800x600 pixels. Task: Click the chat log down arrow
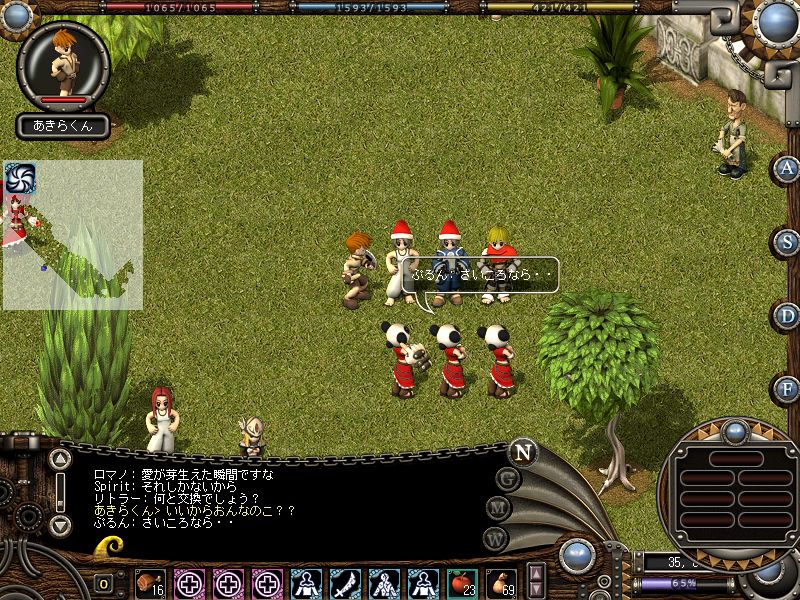[60, 524]
